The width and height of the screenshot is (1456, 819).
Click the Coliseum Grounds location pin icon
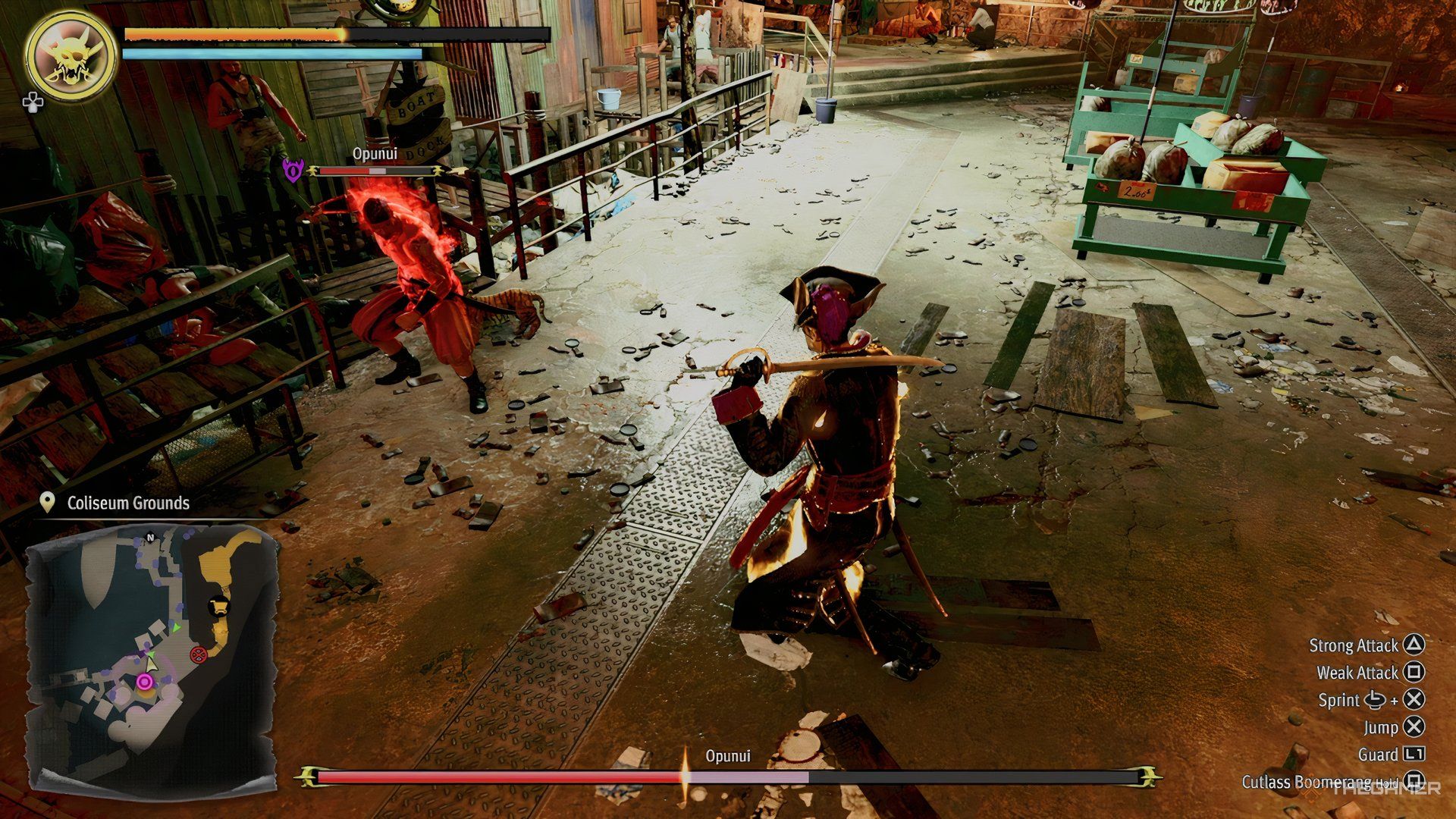(x=48, y=503)
